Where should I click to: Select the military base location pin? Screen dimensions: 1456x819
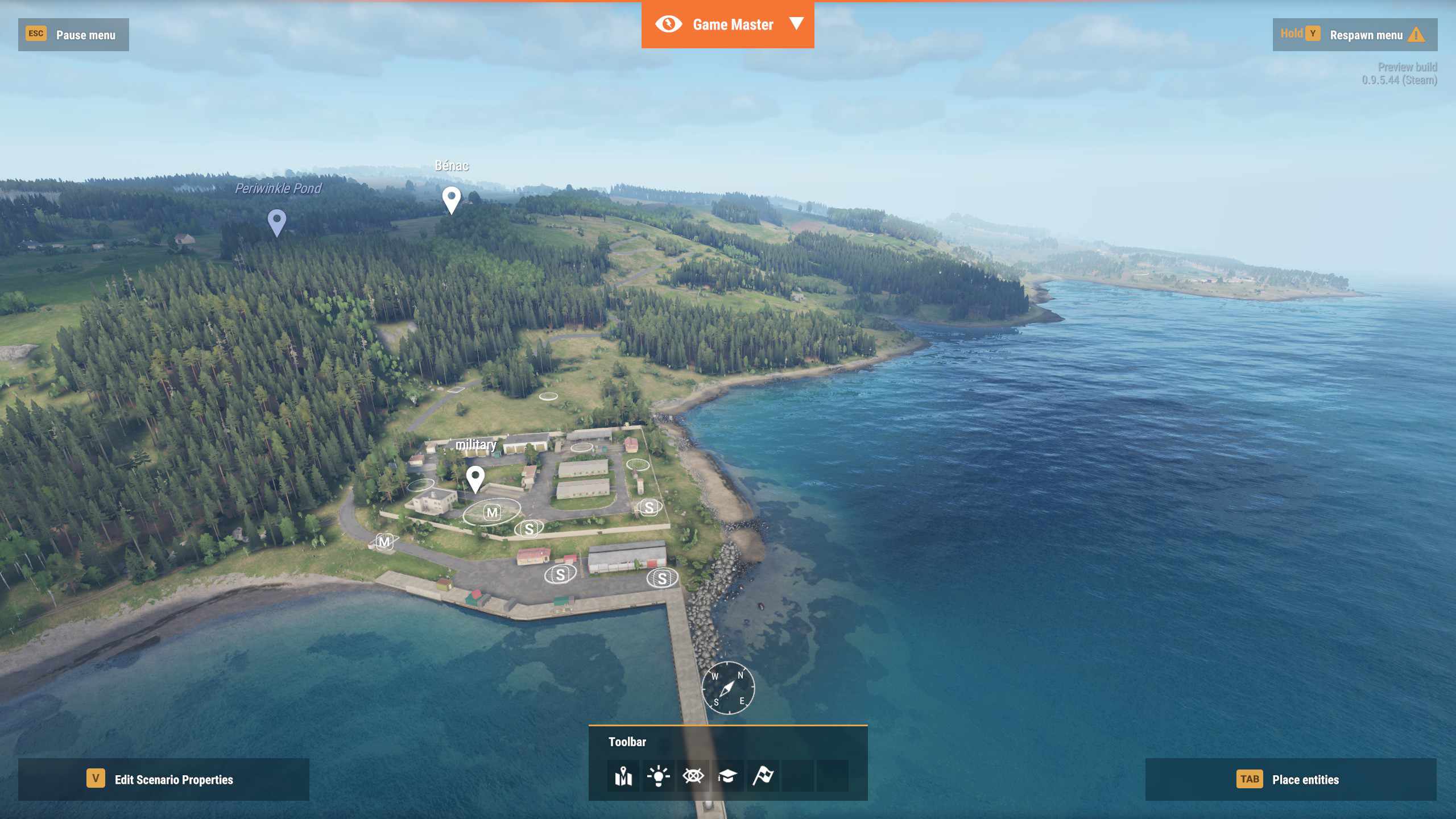tap(475, 478)
